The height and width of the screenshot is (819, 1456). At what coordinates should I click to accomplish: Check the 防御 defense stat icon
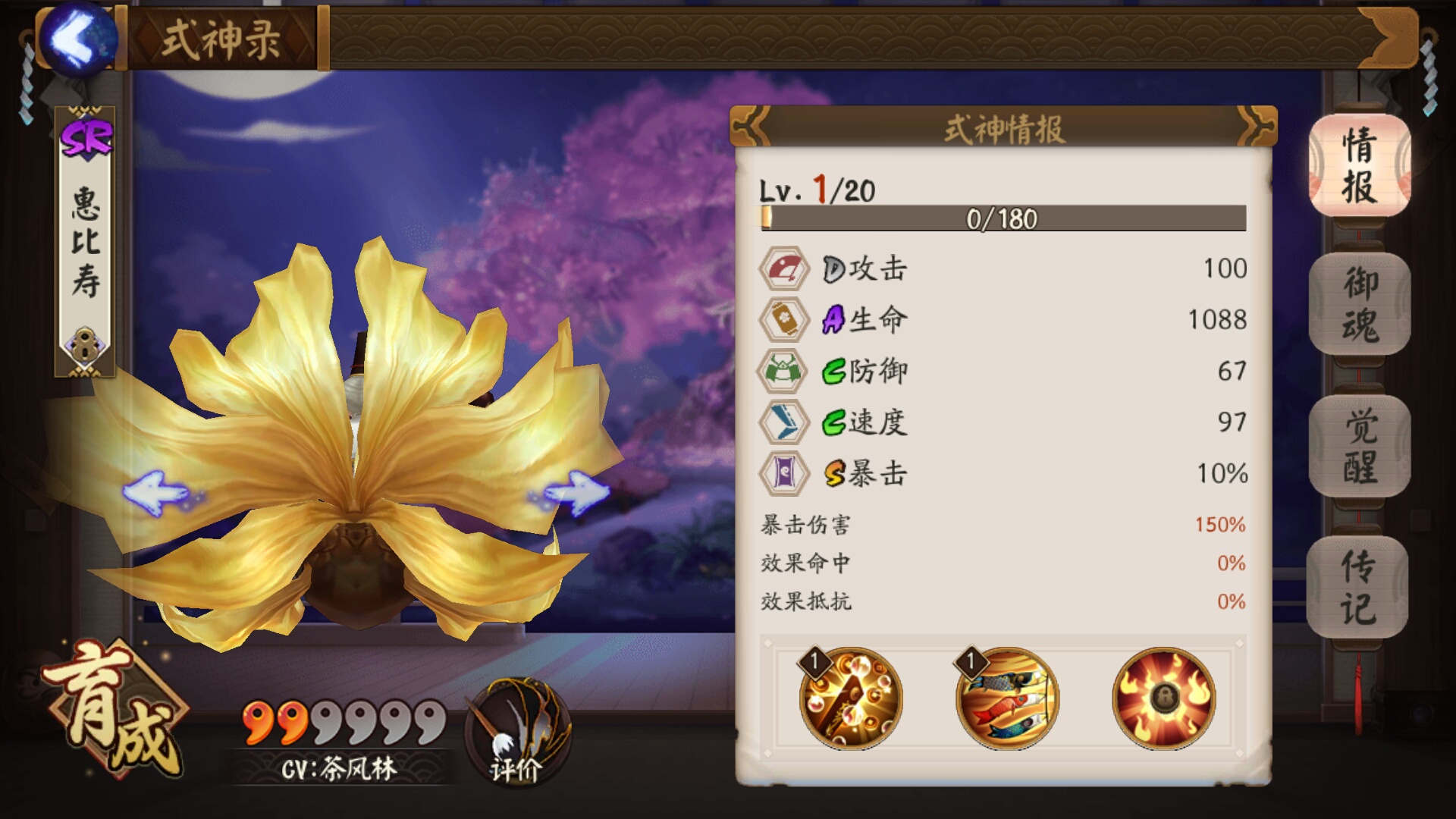(783, 371)
